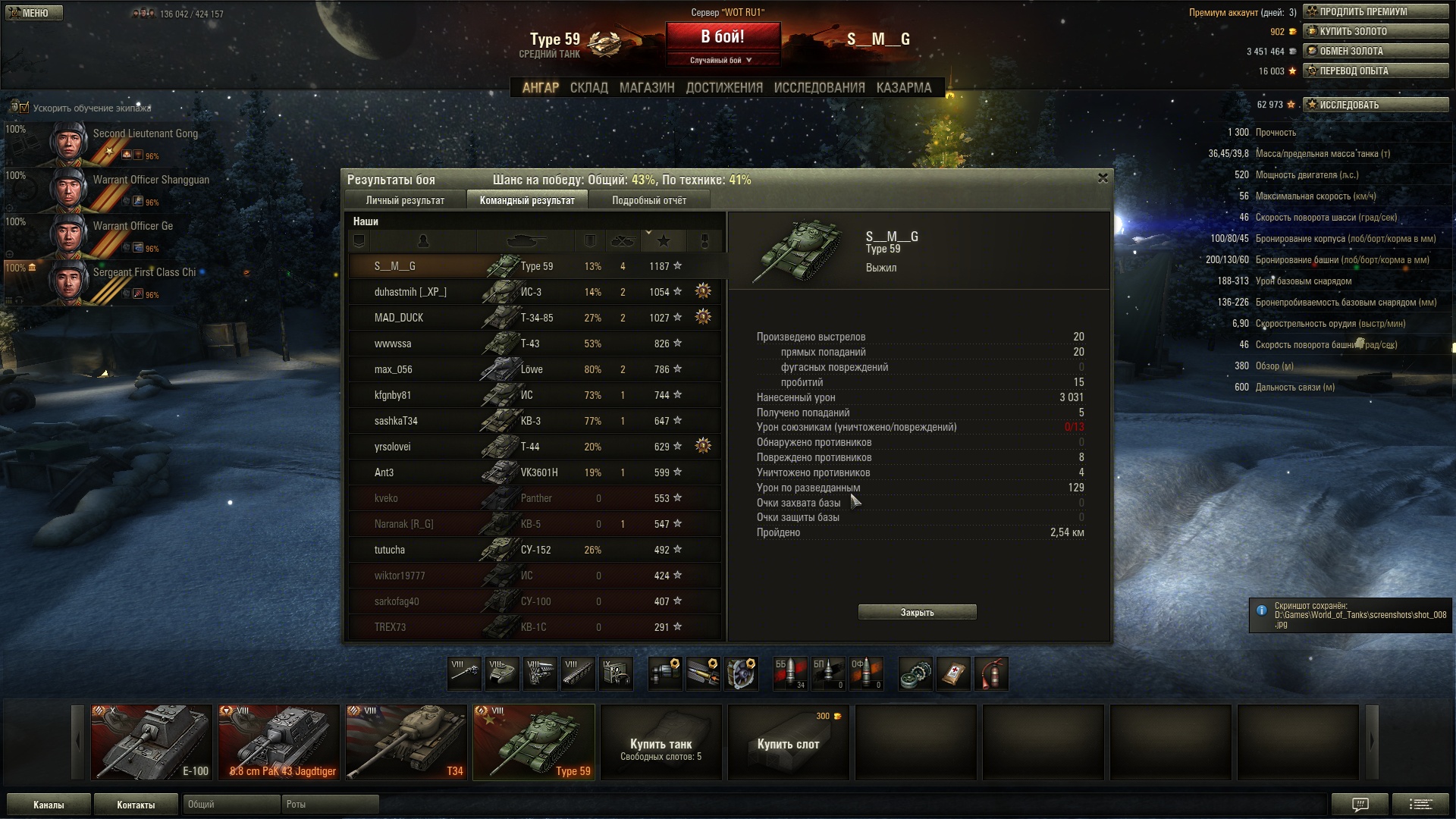1456x819 pixels.
Task: Open the Магазин section
Action: 646,88
